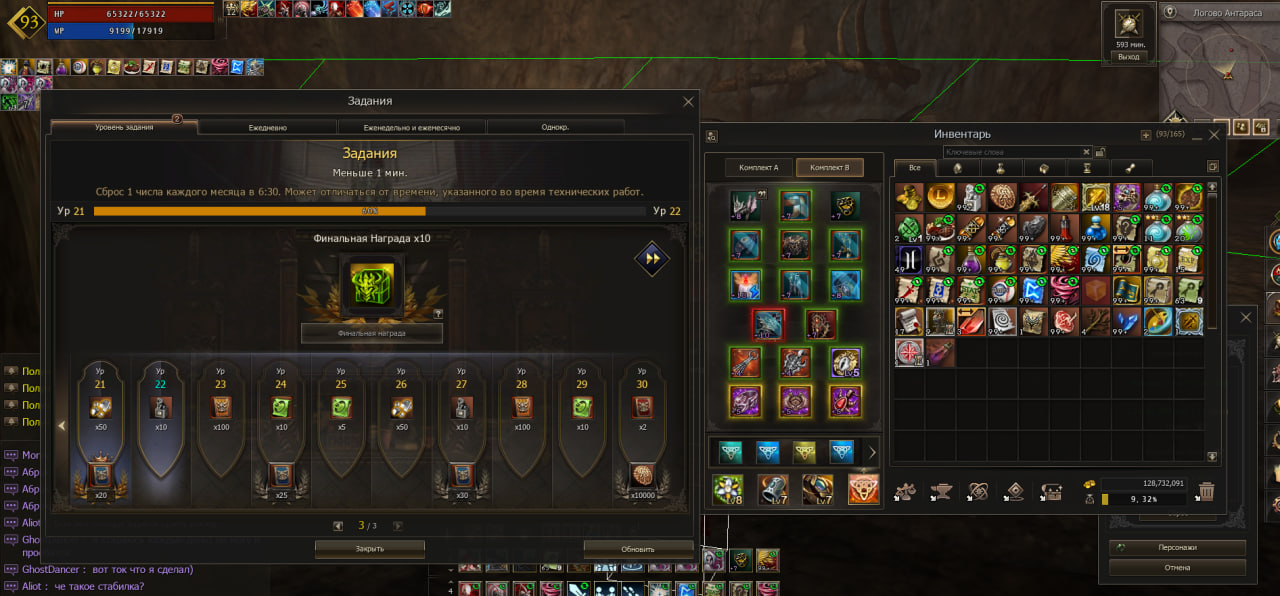The height and width of the screenshot is (596, 1280).
Task: Close the Задания quest window
Action: point(688,101)
